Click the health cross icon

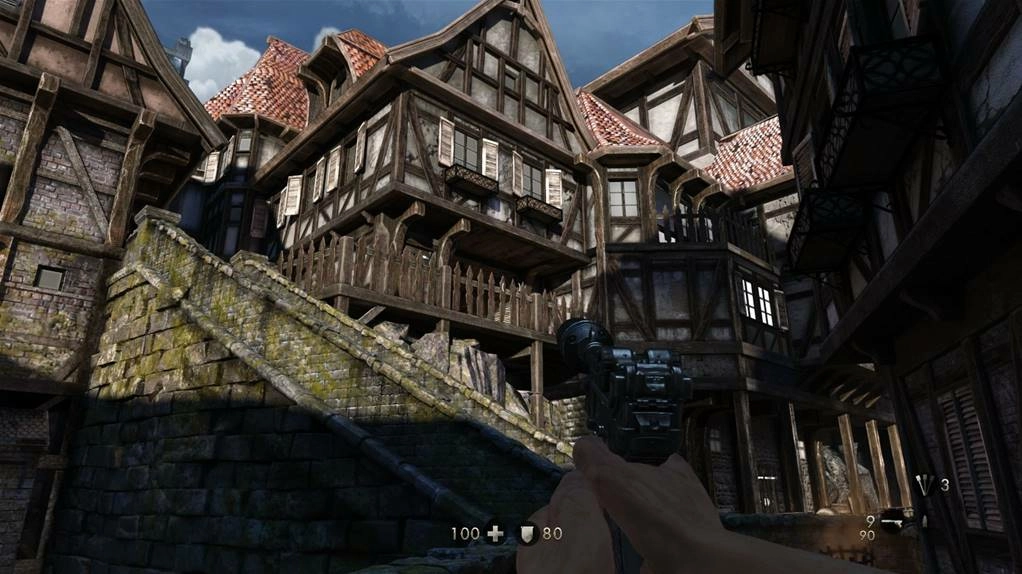[495, 534]
